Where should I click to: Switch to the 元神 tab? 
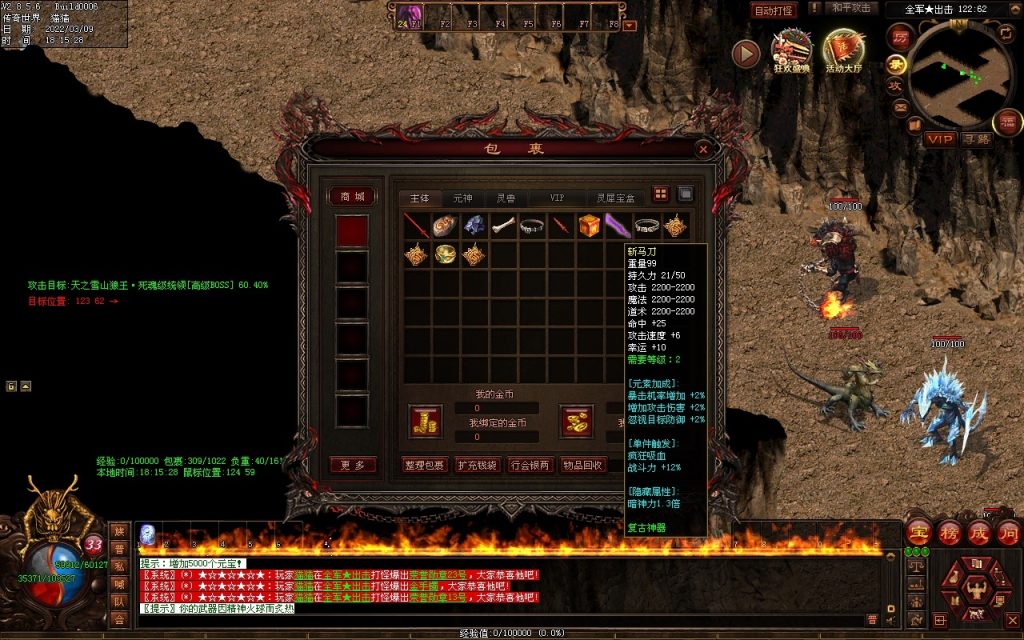coord(462,198)
